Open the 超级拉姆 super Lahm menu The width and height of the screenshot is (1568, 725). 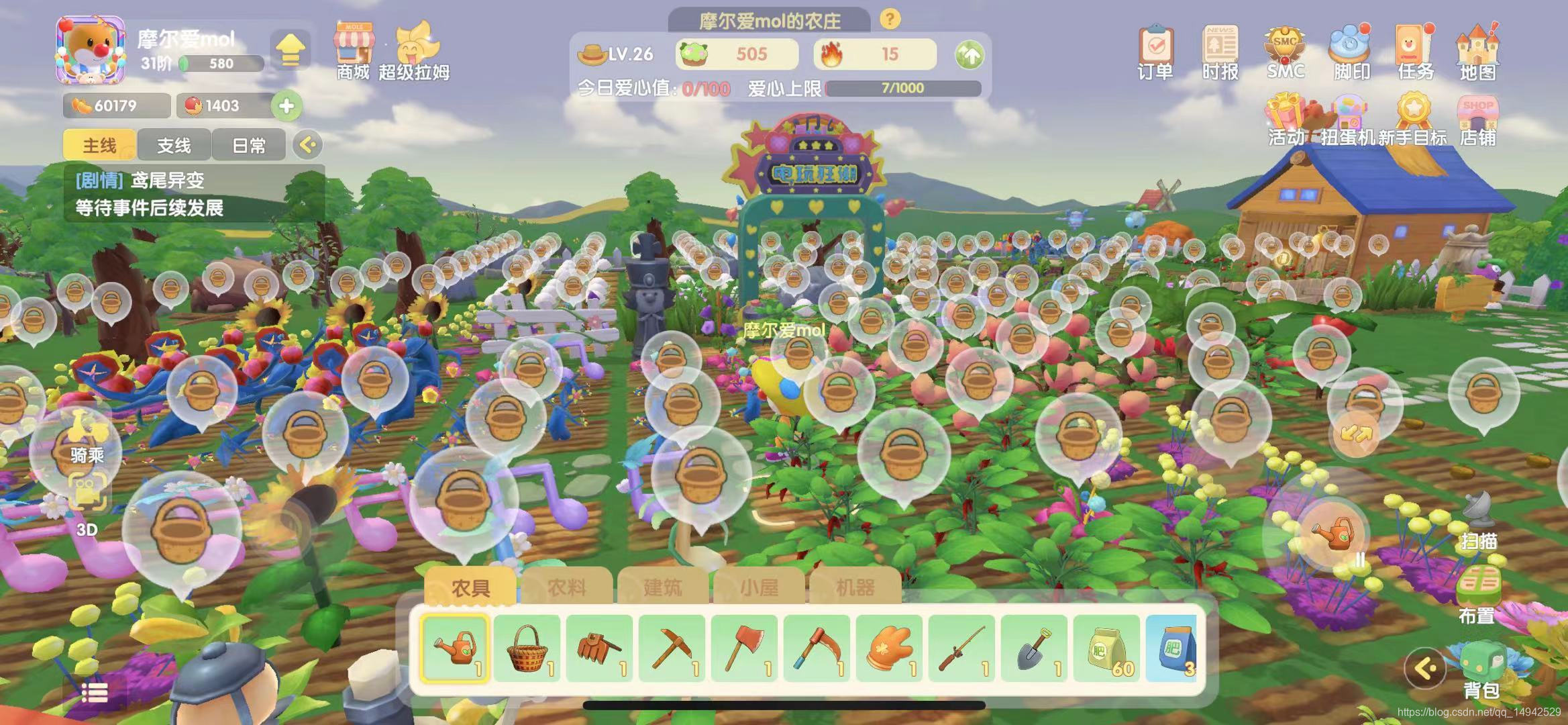coord(414,52)
